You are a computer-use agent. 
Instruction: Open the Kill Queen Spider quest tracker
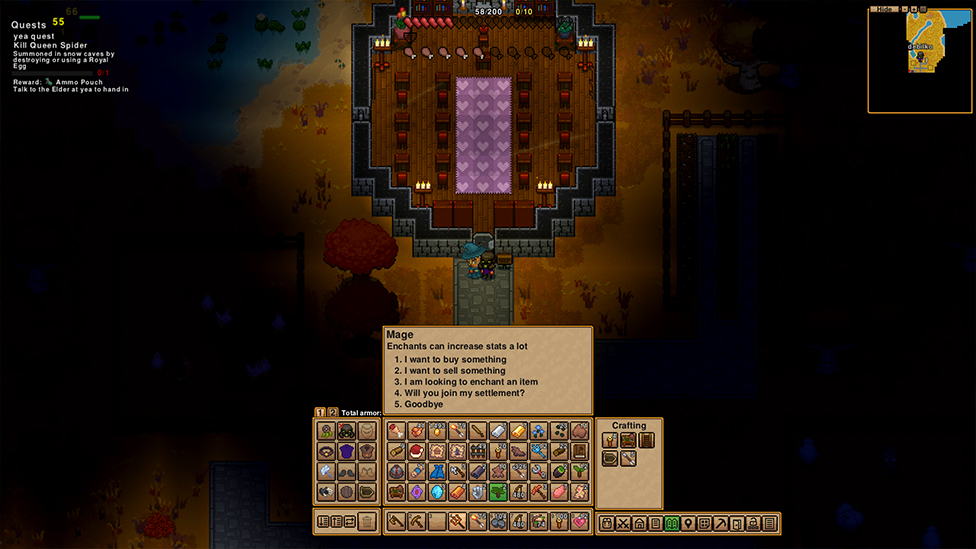point(50,46)
